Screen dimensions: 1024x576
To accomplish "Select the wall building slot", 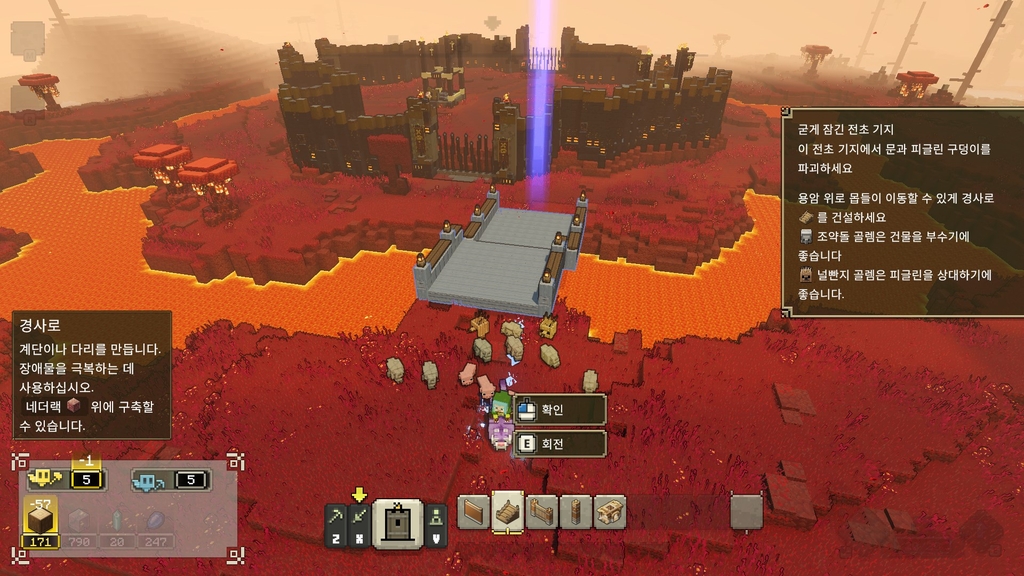I will tap(474, 511).
